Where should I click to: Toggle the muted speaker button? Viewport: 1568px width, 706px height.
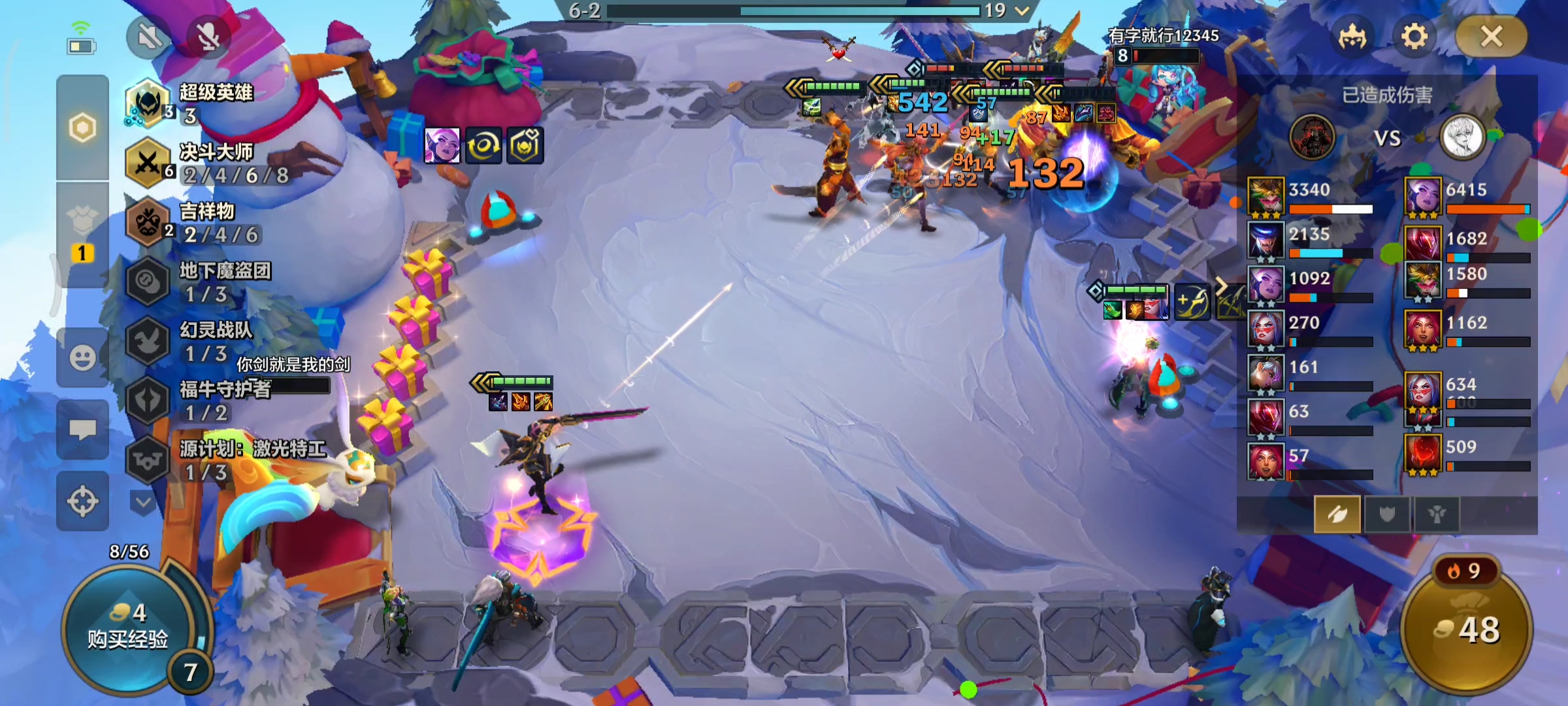150,37
